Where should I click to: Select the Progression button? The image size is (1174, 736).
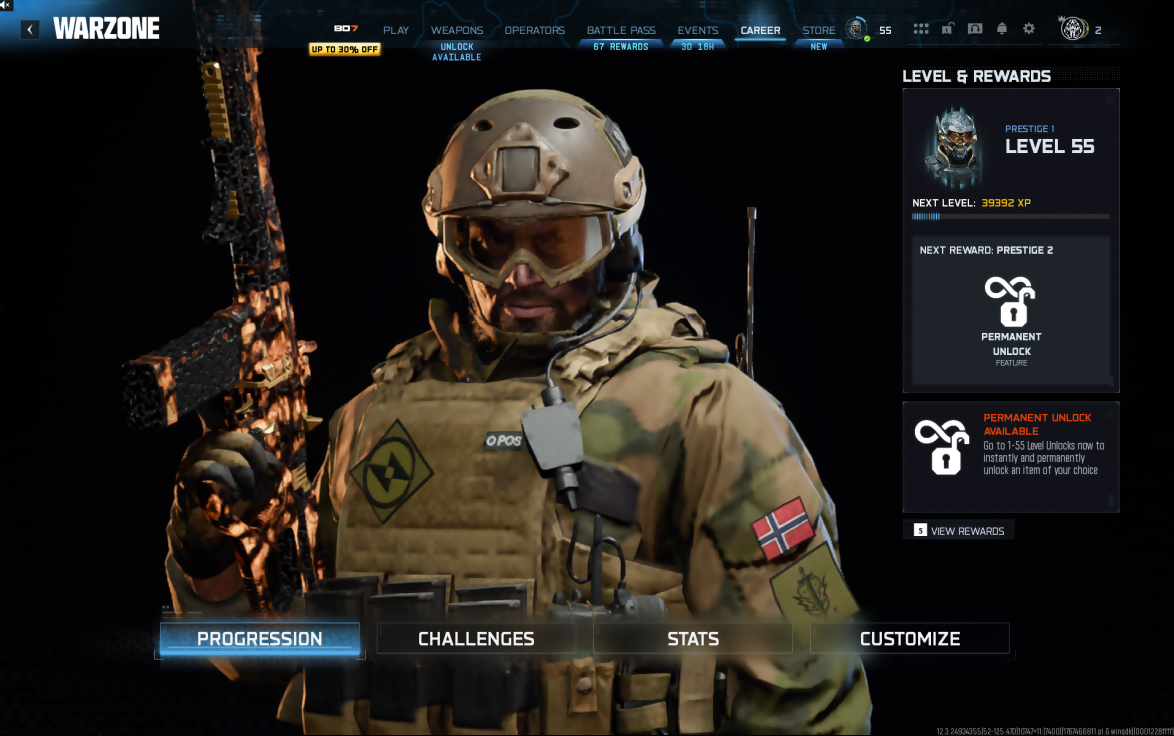point(260,639)
